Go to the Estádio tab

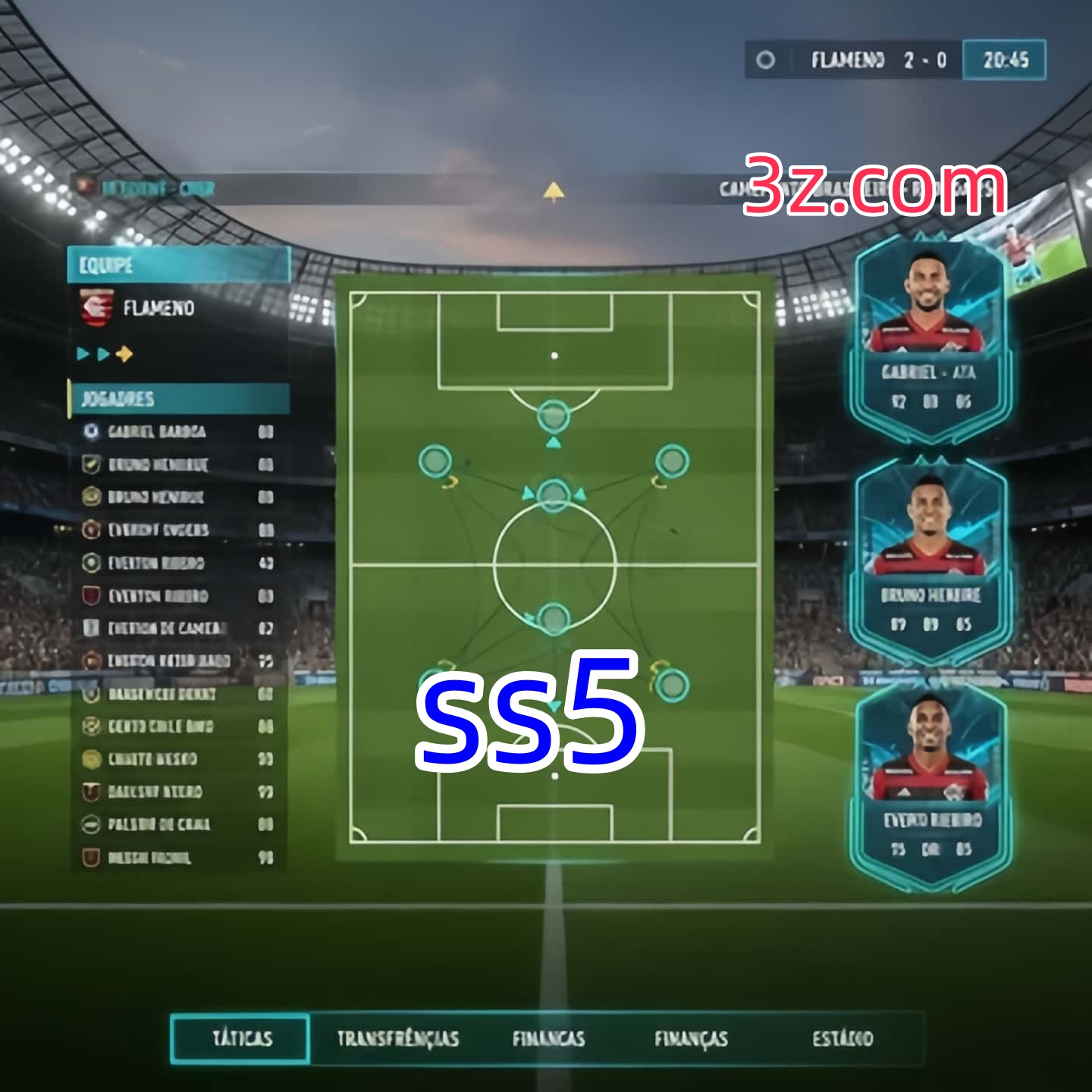click(843, 1038)
